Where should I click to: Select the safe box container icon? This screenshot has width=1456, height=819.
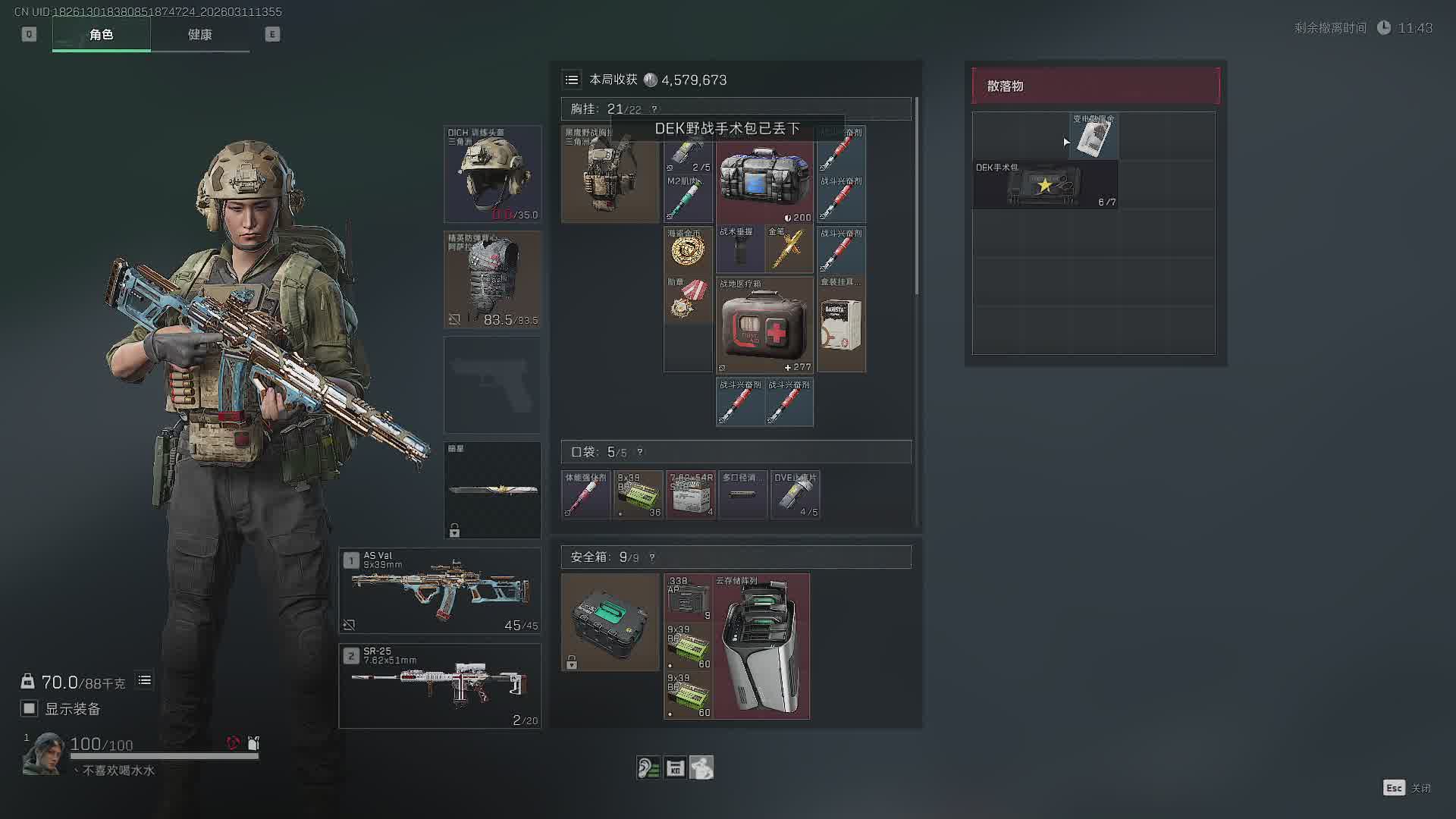610,622
